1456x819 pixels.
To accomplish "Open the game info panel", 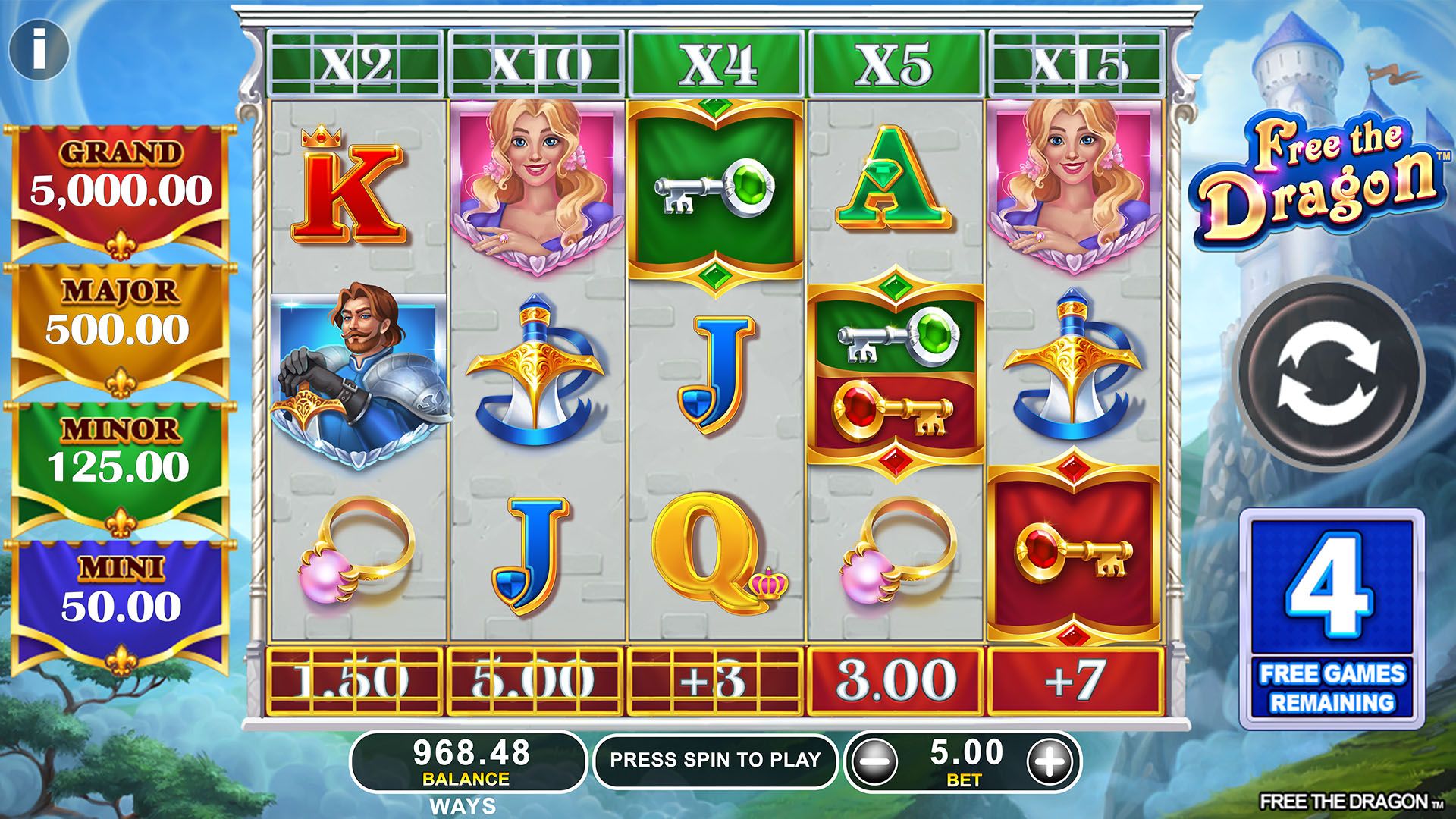I will 39,50.
